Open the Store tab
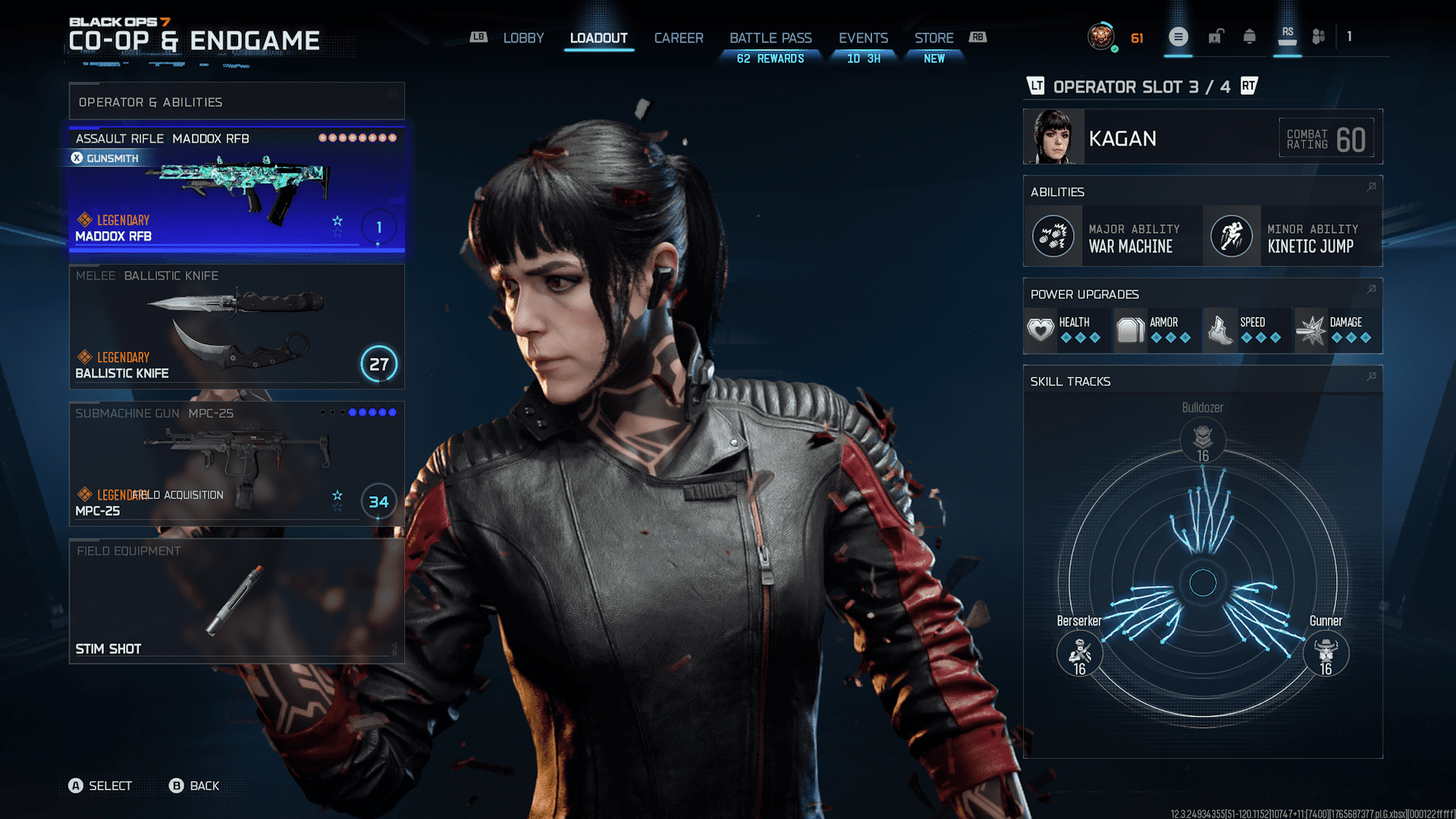The width and height of the screenshot is (1456, 819). (x=934, y=38)
